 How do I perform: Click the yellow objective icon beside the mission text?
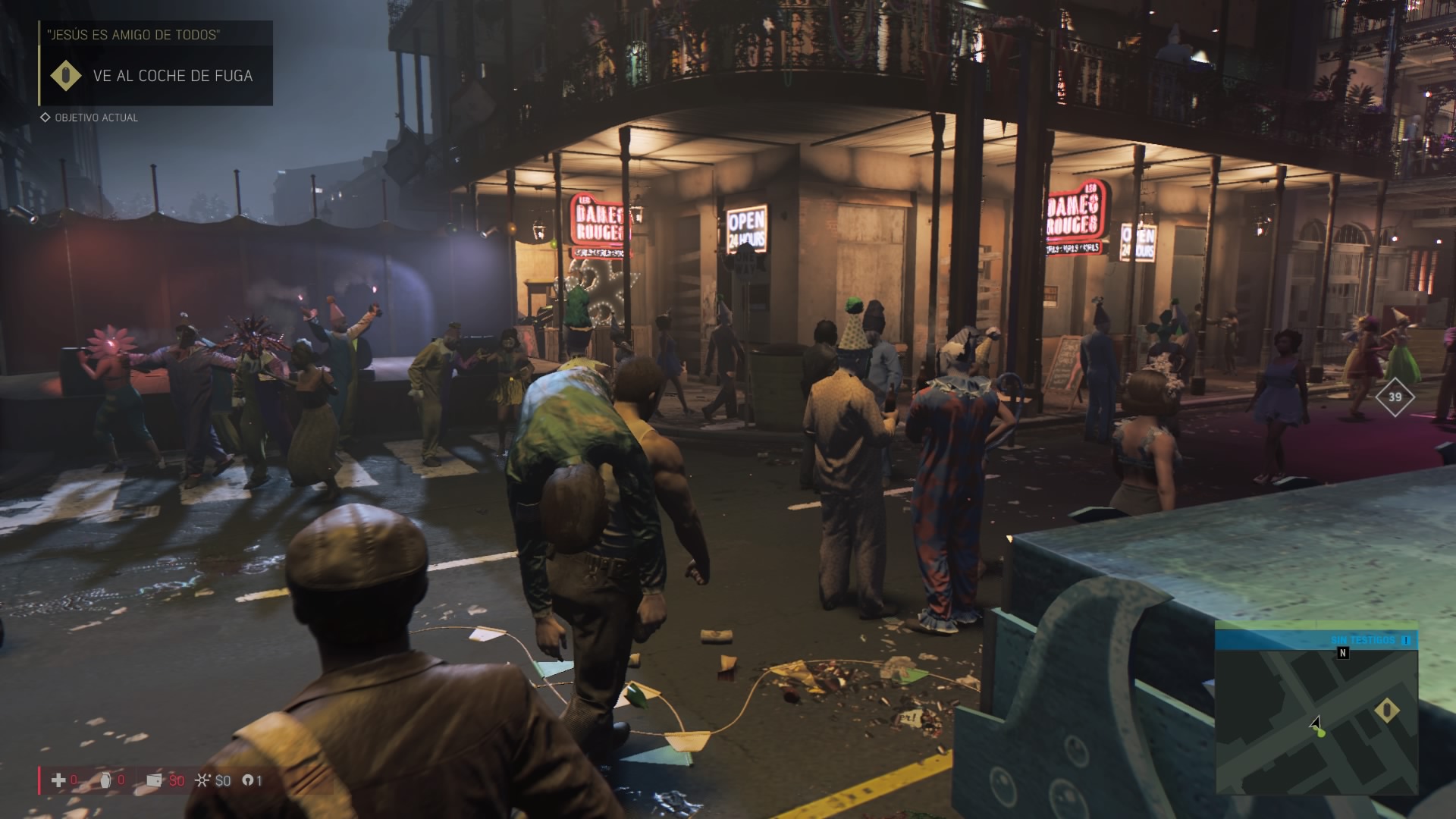(x=66, y=76)
